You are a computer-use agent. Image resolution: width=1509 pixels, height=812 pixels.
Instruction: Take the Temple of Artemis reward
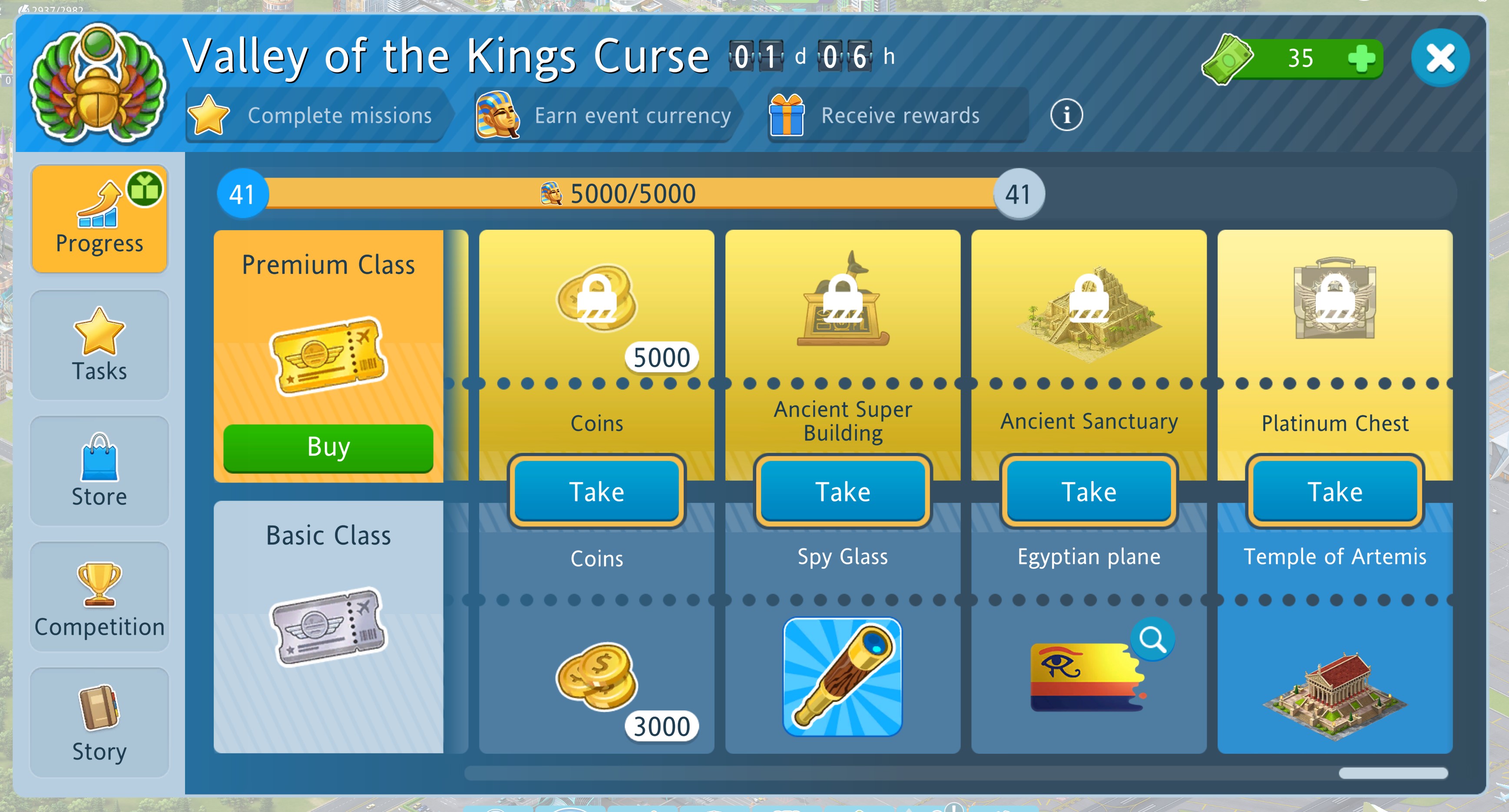(1334, 491)
